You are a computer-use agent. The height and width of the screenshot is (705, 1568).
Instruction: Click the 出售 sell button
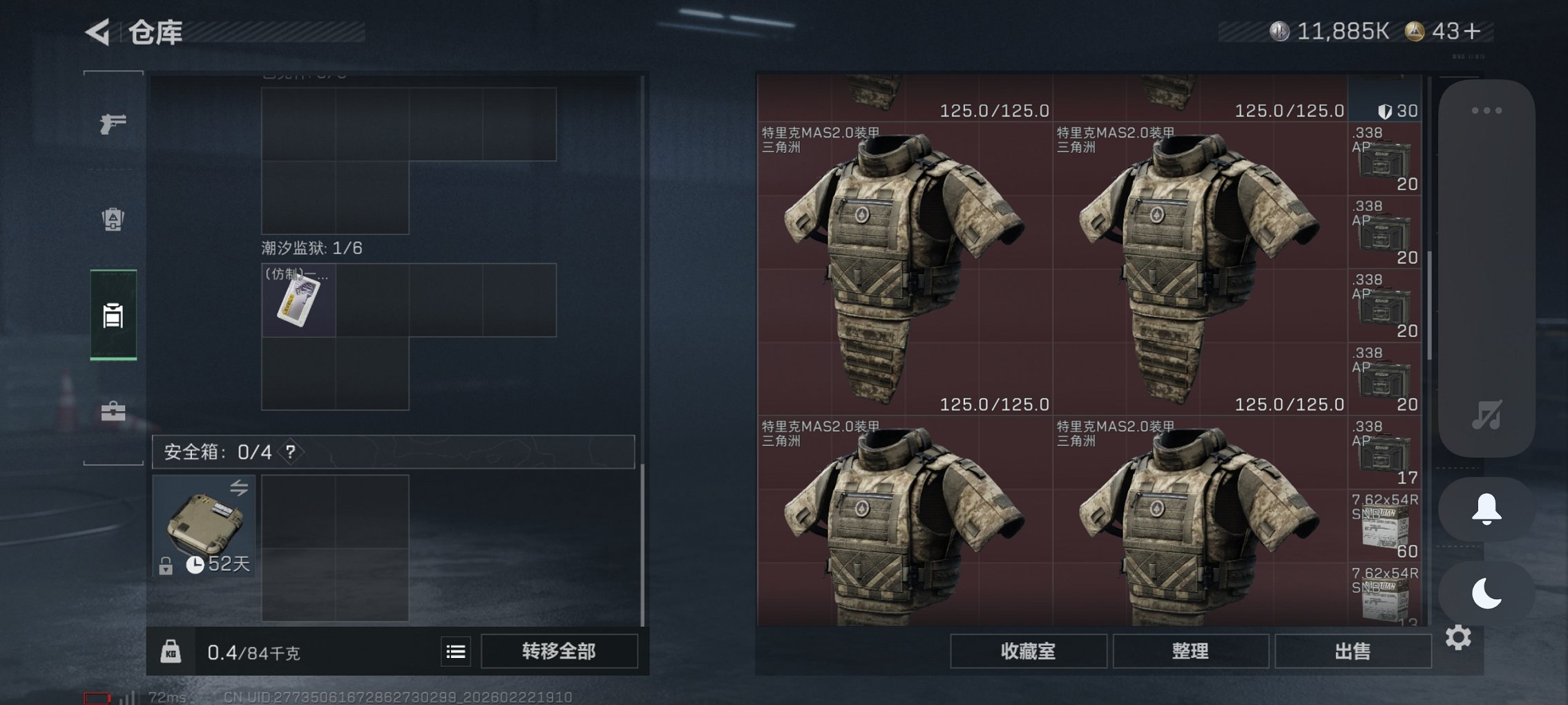click(x=1353, y=650)
